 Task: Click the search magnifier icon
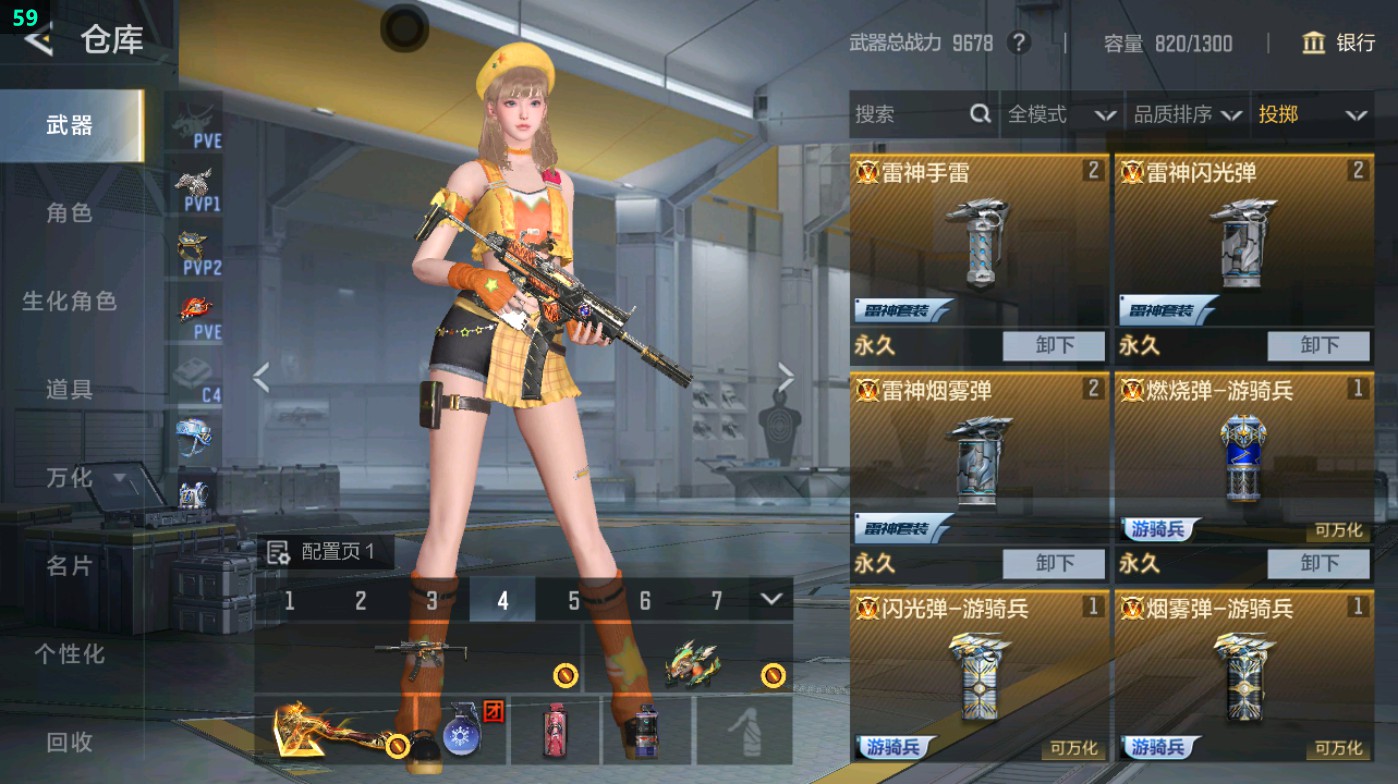[x=978, y=114]
